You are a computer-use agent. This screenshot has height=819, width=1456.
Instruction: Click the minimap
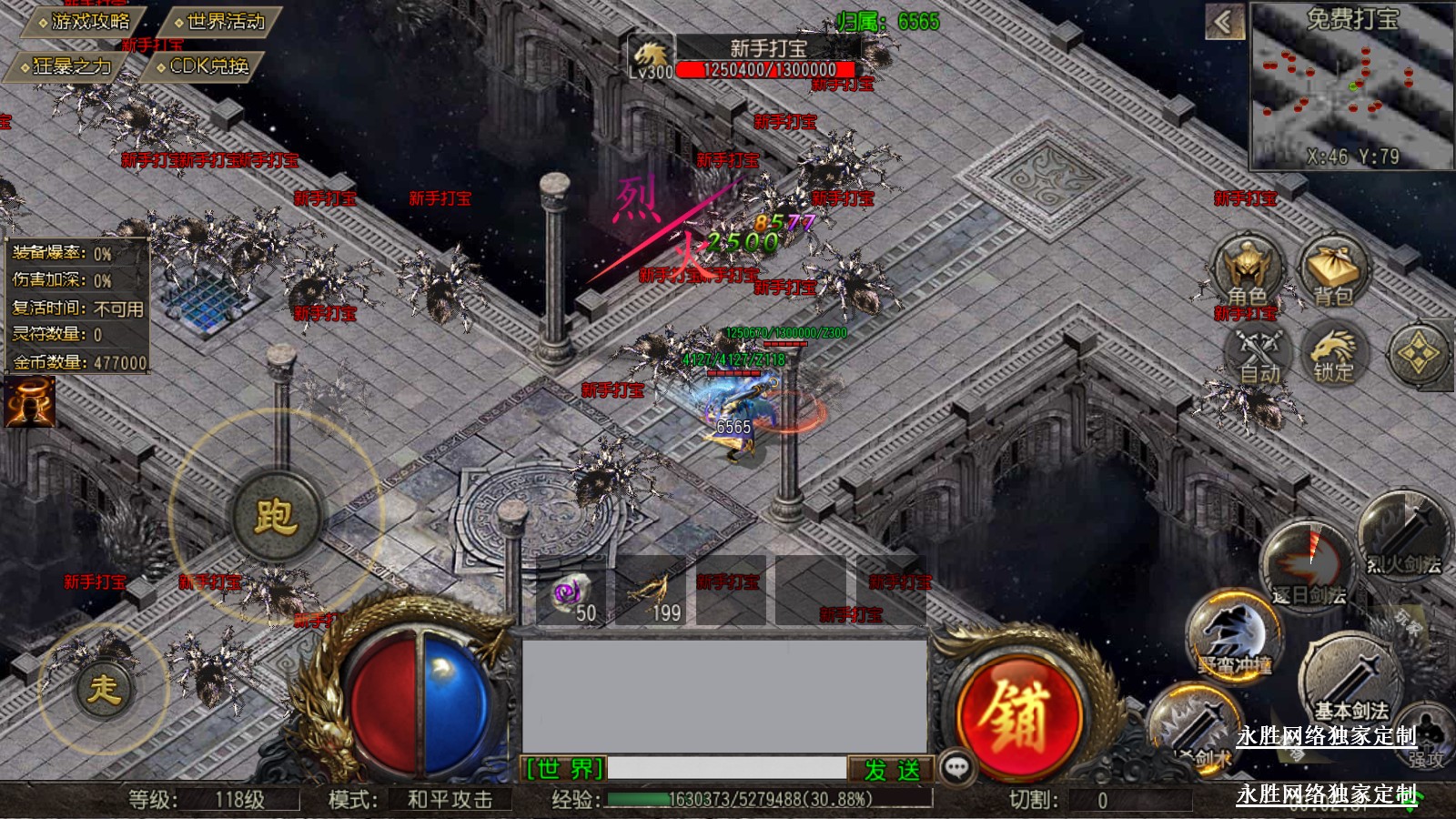1352,86
